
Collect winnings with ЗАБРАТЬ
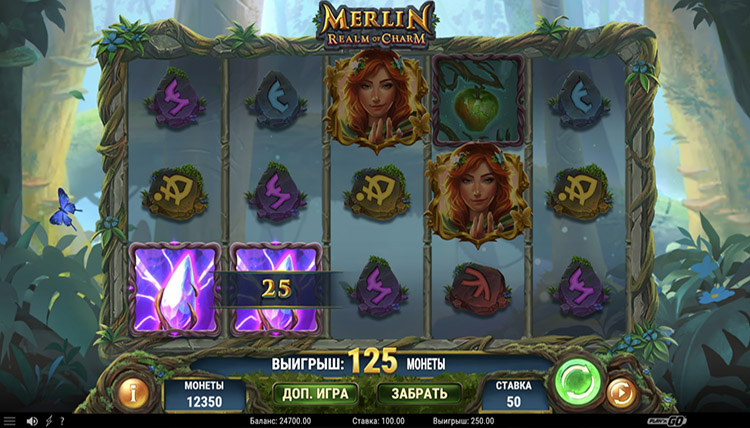point(425,393)
